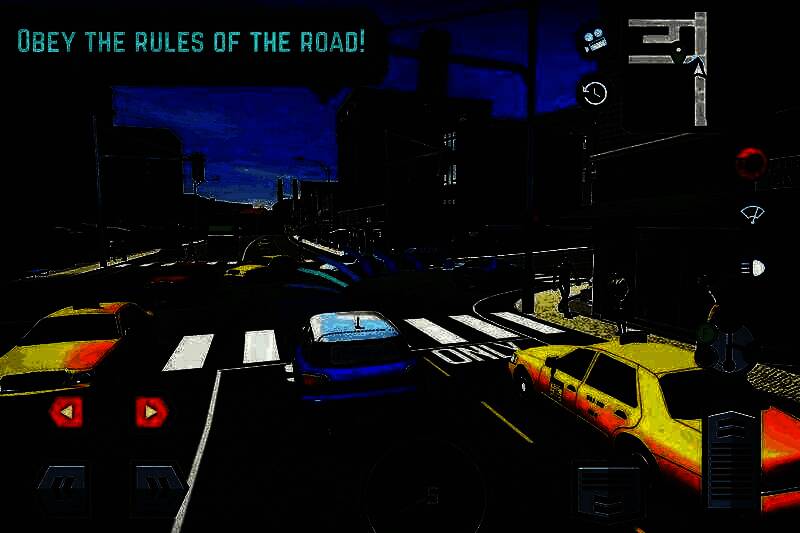Screen dimensions: 800x533
Task: Tap the second pedal from the left
Action: point(160,489)
